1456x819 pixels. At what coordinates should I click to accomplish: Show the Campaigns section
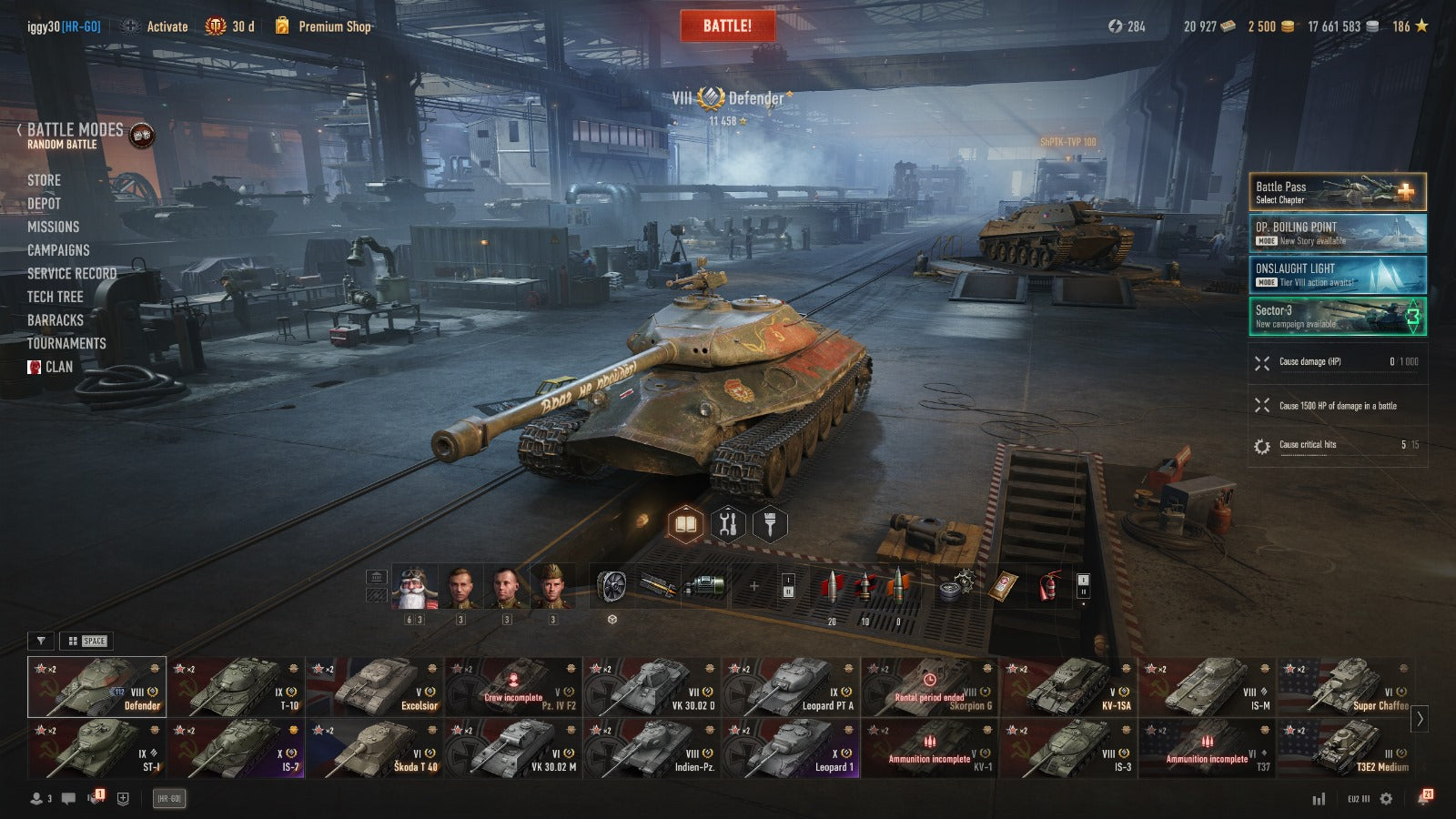click(x=58, y=250)
